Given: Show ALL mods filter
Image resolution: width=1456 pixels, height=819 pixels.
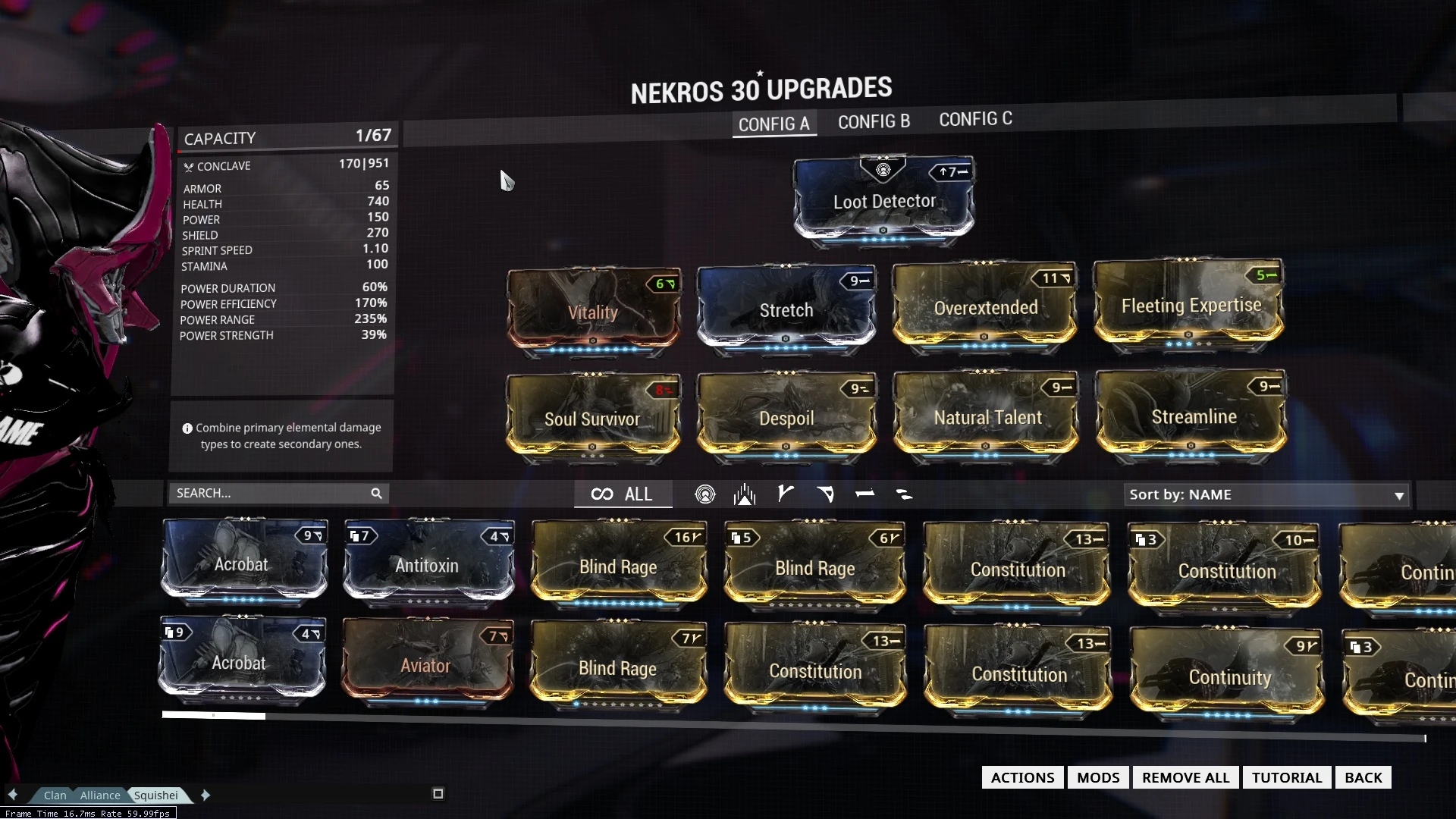Looking at the screenshot, I should (x=623, y=494).
